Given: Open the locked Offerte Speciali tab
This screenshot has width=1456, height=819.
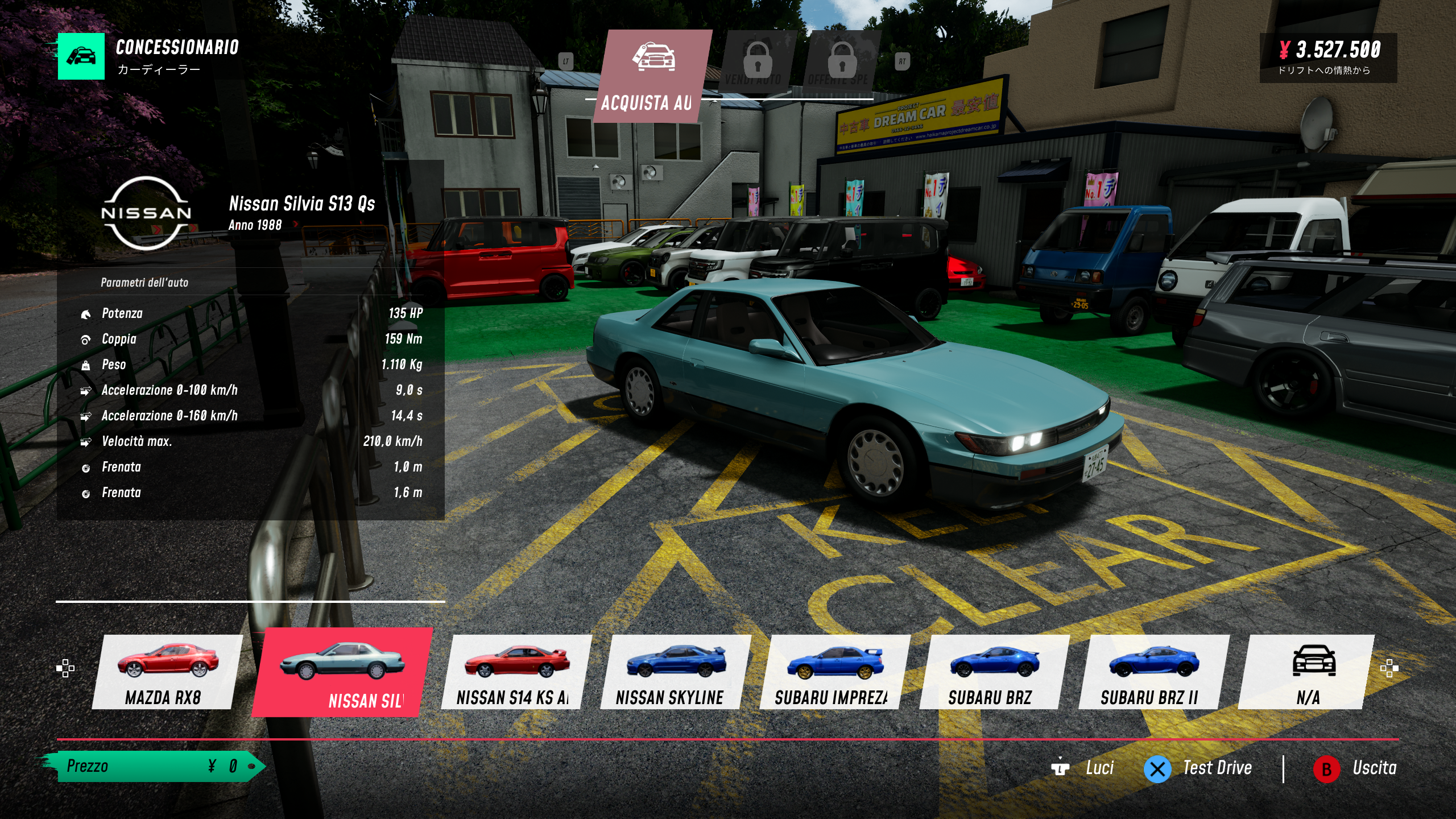Looking at the screenshot, I should click(x=842, y=63).
